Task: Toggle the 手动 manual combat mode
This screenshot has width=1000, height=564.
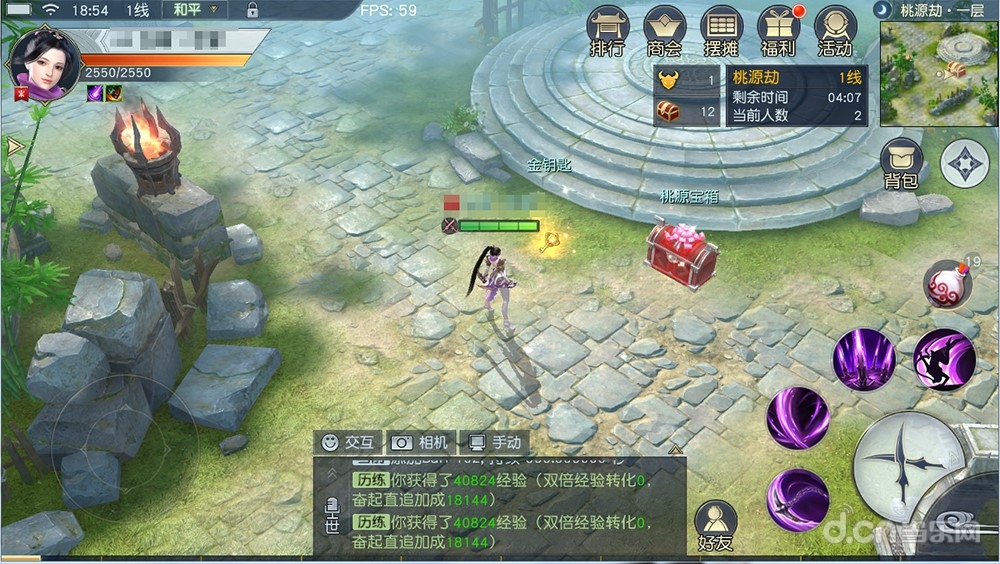Action: tap(494, 442)
